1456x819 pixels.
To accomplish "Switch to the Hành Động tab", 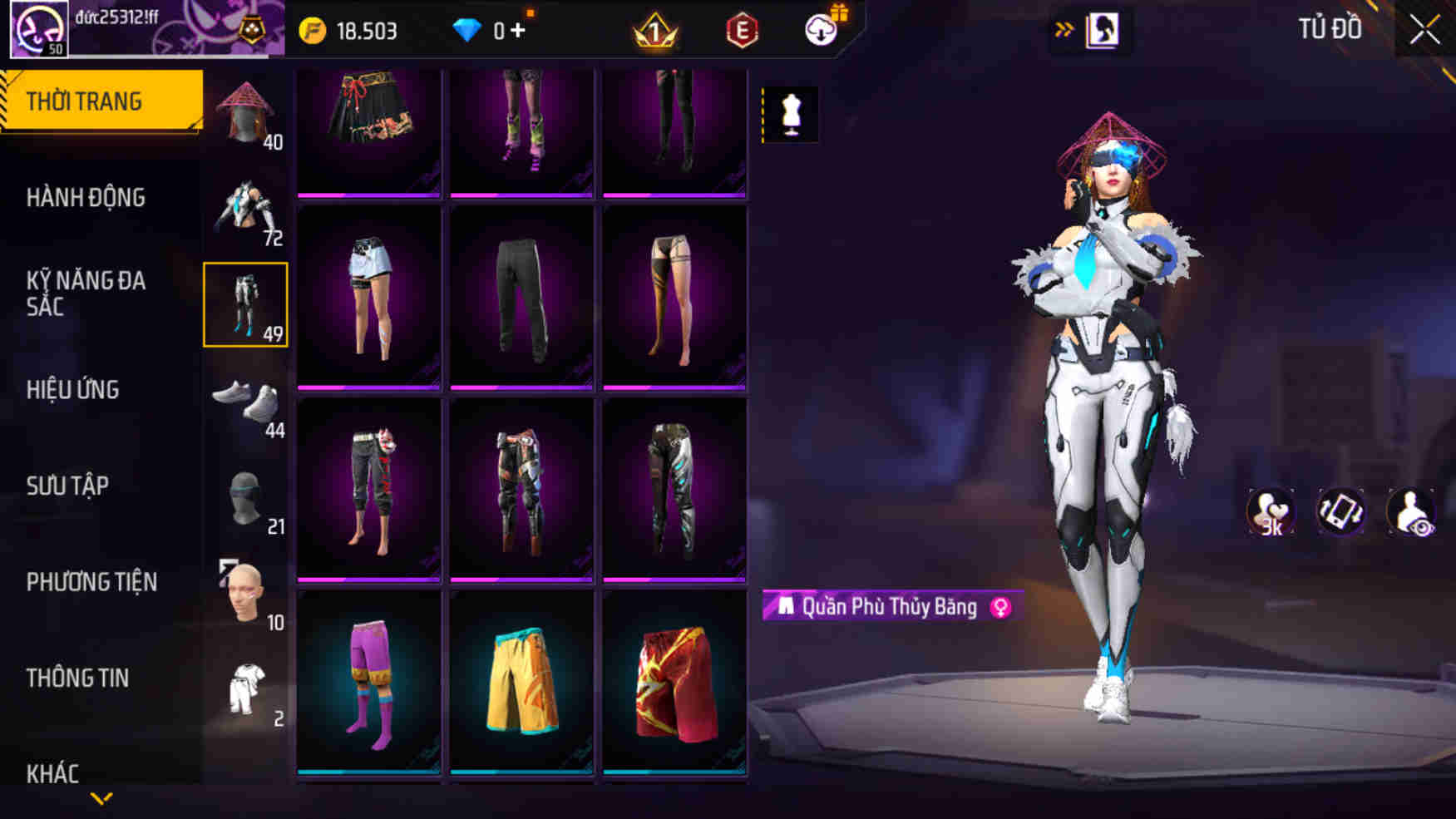I will 86,198.
